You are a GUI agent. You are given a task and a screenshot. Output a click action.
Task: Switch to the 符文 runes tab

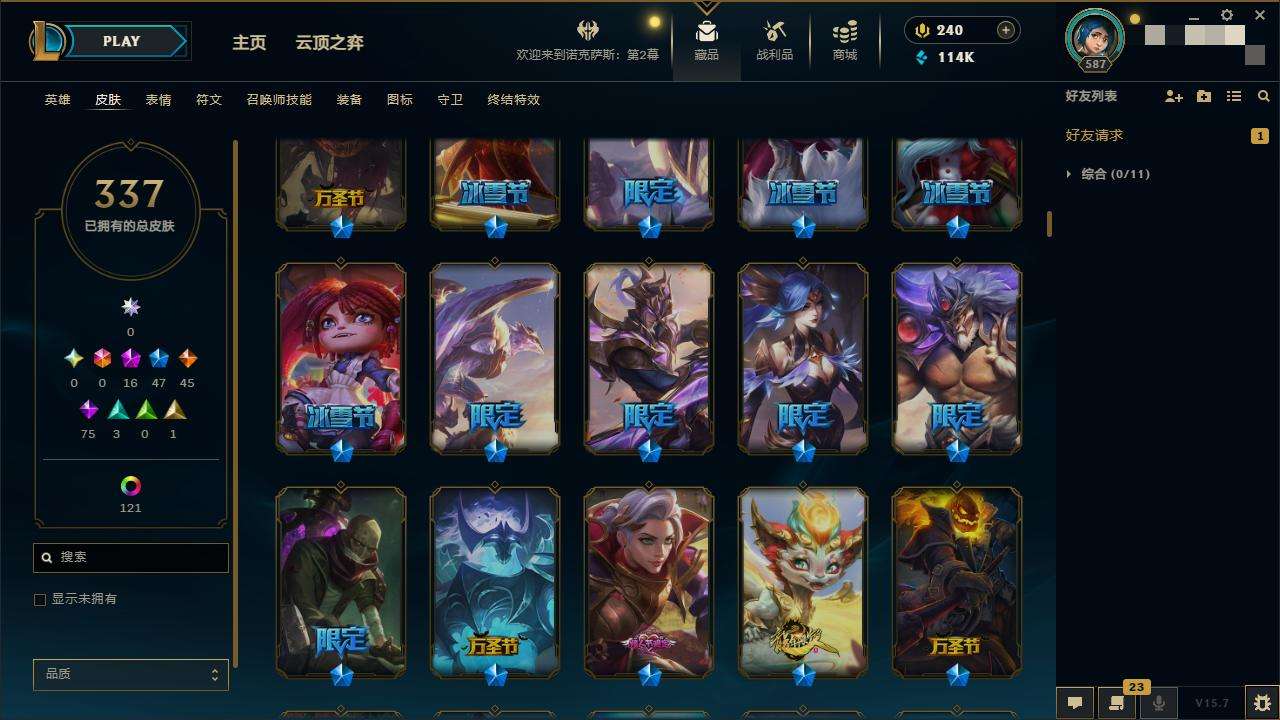click(209, 100)
